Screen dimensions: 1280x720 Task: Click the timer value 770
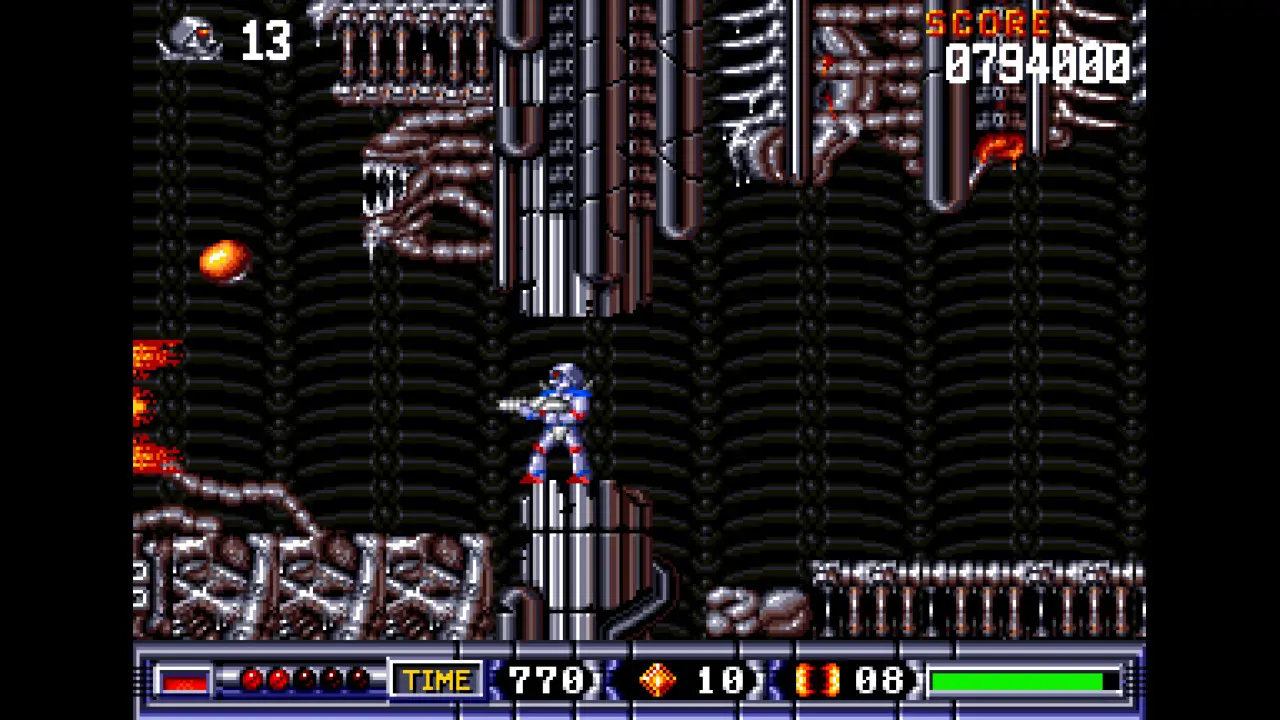547,680
